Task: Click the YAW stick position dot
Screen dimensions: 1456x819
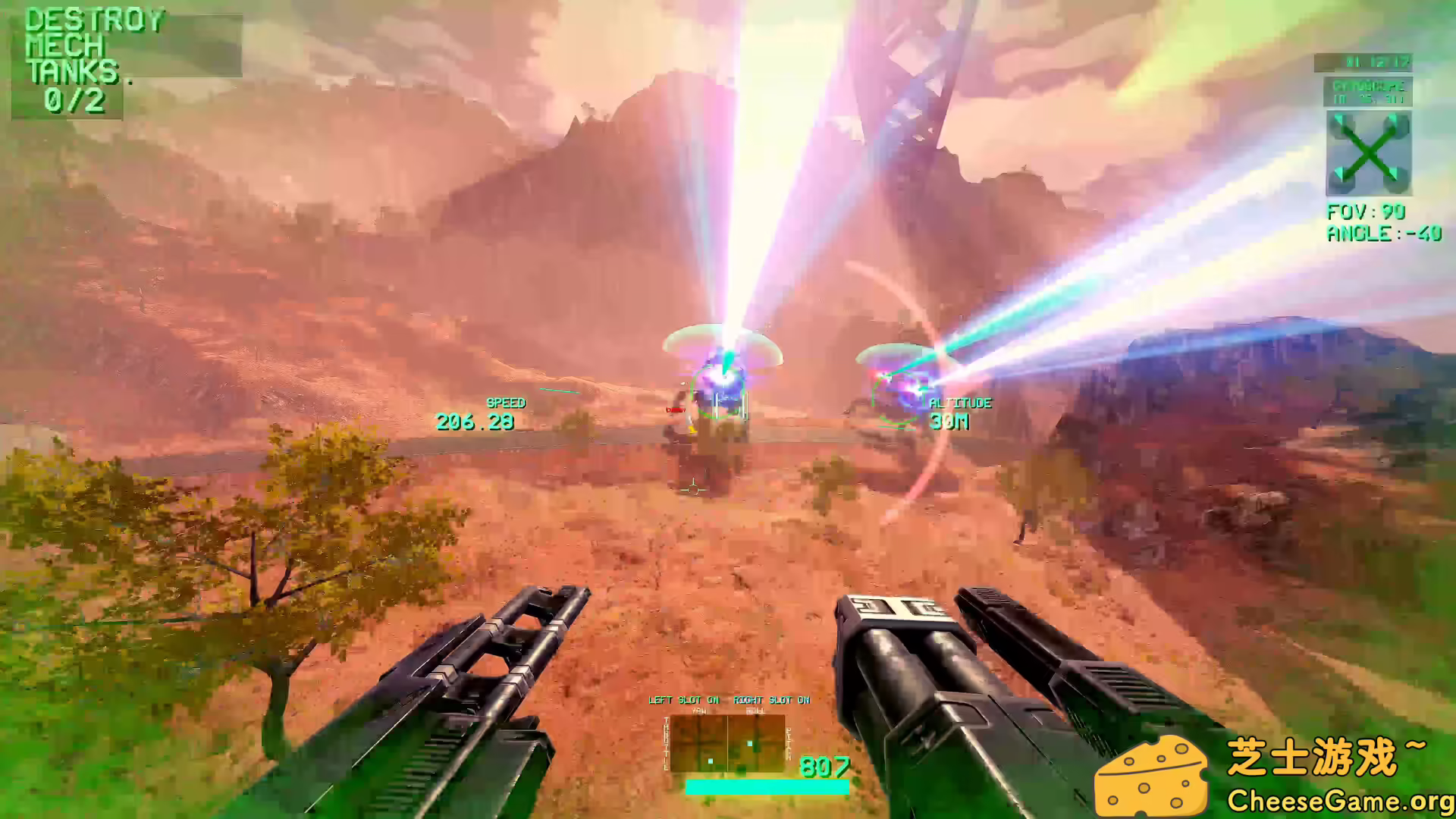Action: click(711, 761)
